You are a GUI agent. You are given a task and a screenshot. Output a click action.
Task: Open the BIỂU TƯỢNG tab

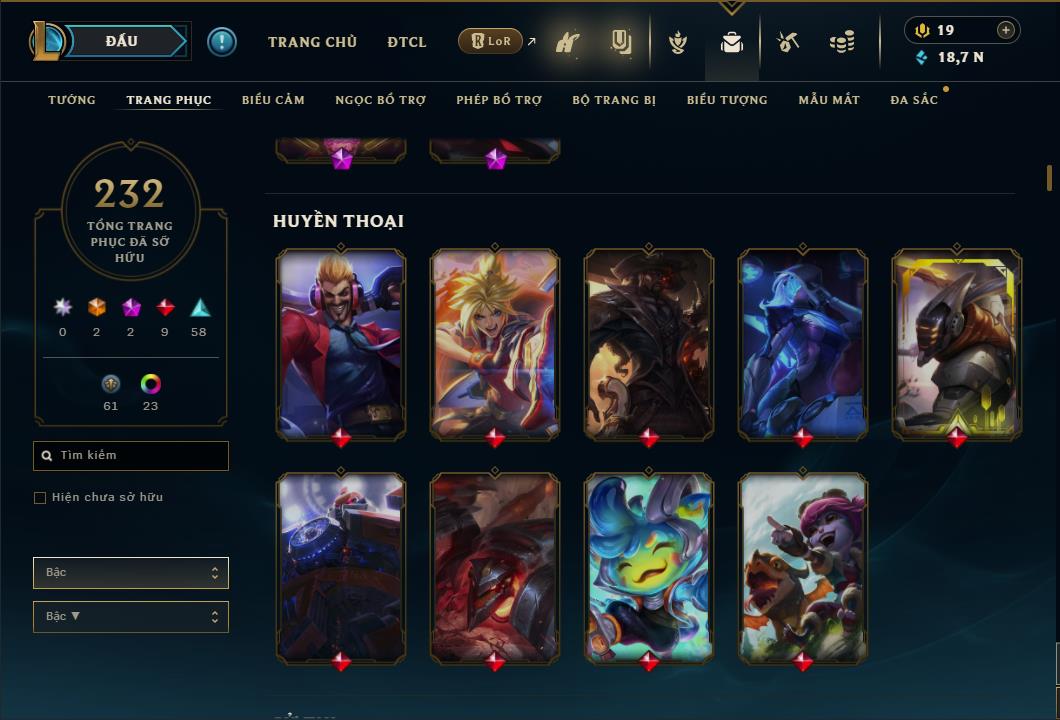727,100
